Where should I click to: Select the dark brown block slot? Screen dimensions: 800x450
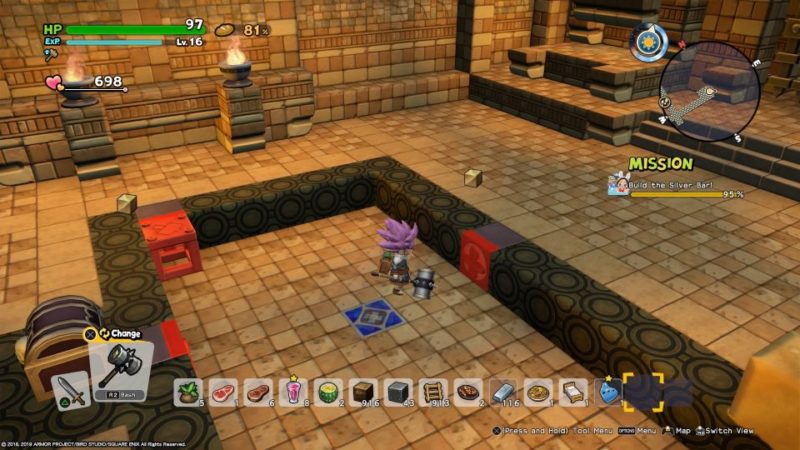click(x=363, y=391)
